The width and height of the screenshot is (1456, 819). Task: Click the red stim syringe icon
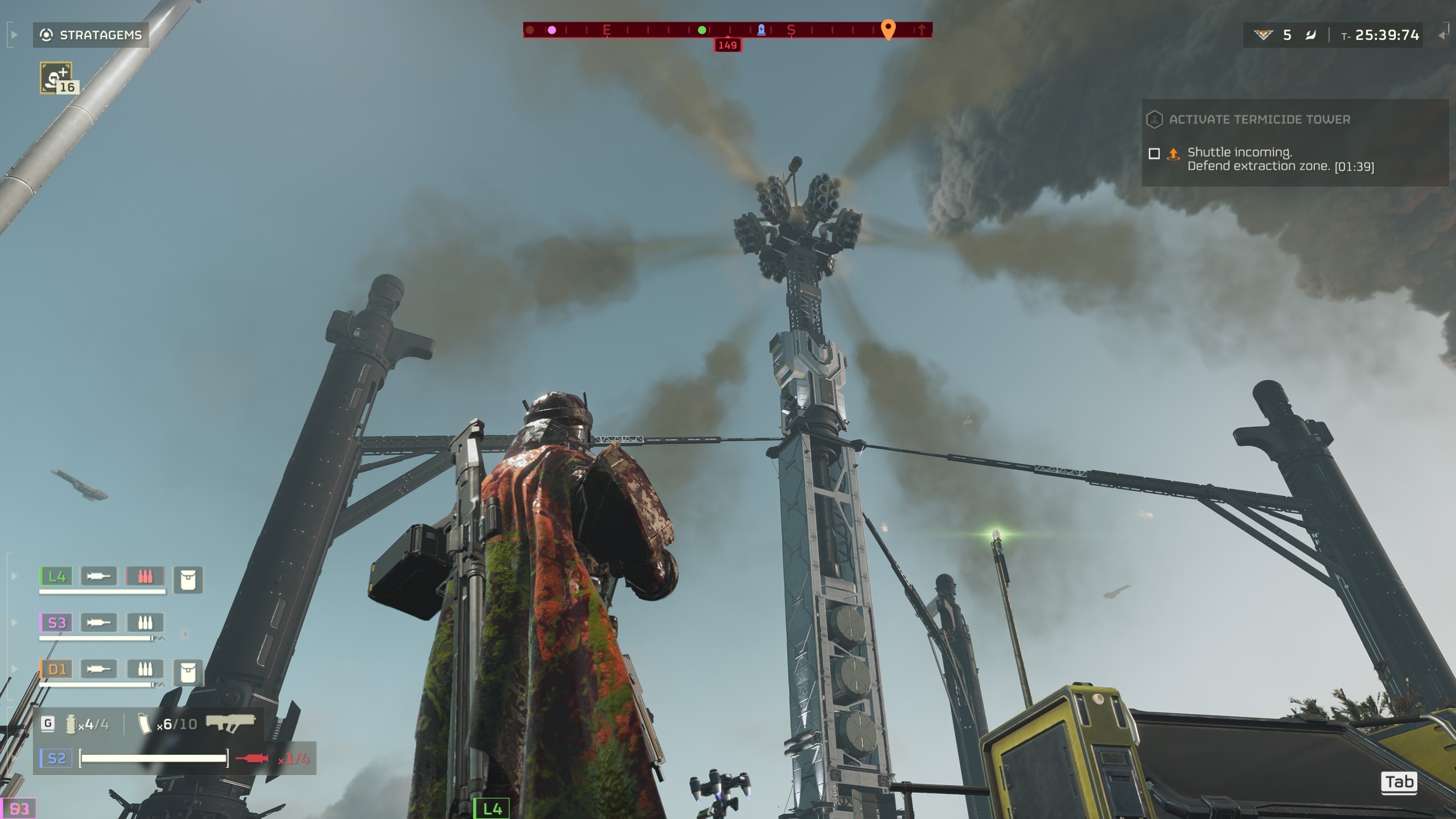pos(252,758)
